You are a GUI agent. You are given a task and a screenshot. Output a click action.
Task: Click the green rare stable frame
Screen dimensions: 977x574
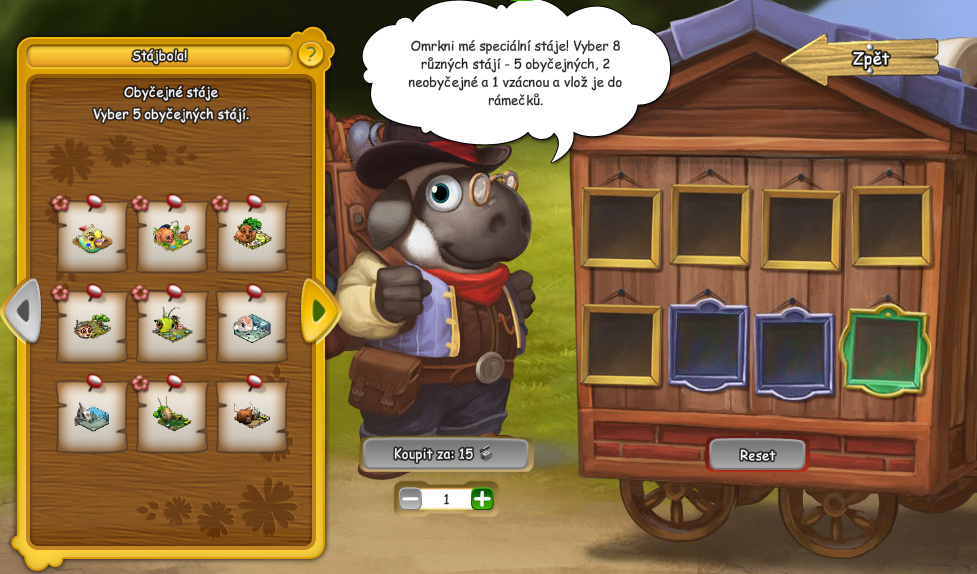coord(884,350)
